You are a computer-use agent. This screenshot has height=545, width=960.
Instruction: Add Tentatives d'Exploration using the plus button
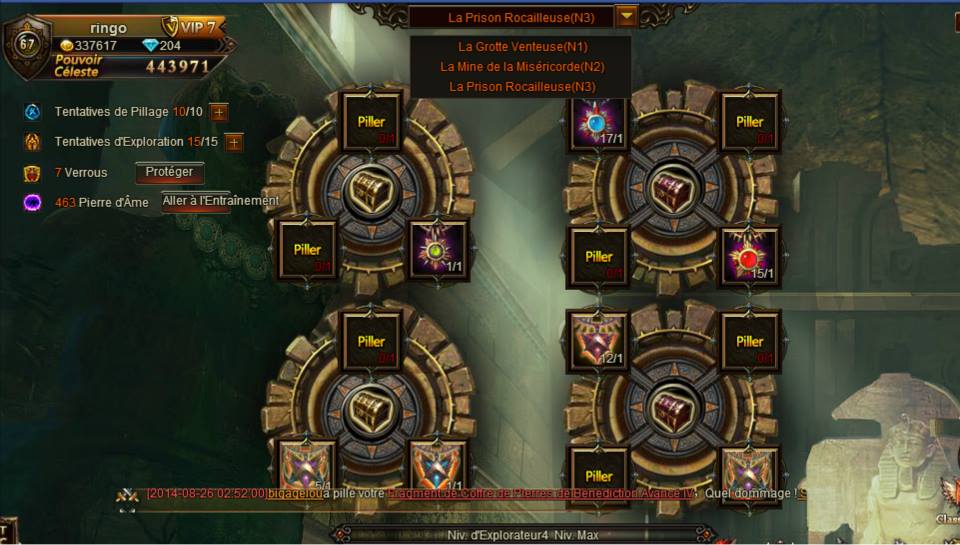(x=234, y=142)
